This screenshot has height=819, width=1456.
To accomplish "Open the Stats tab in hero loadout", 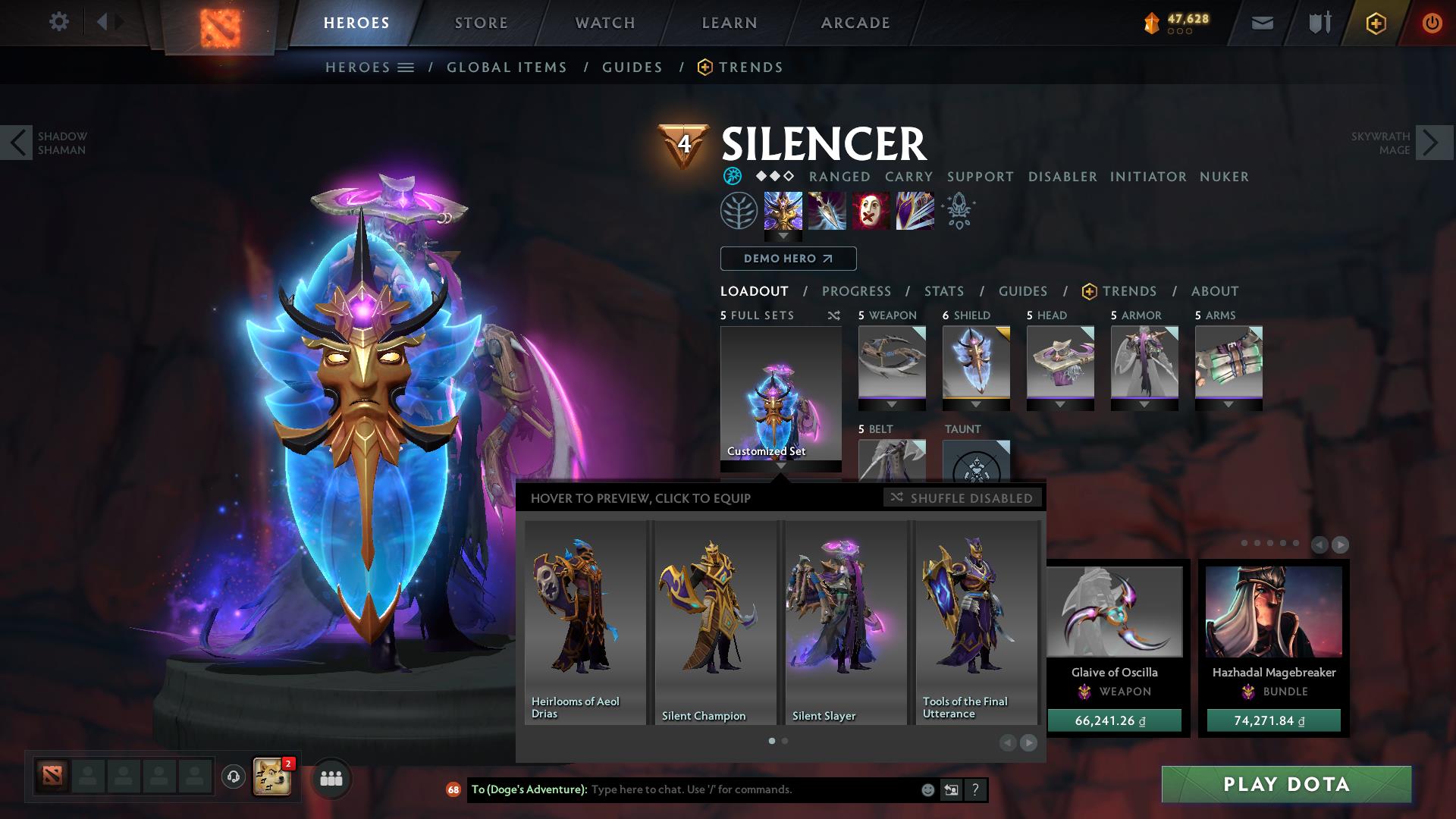I will (943, 291).
